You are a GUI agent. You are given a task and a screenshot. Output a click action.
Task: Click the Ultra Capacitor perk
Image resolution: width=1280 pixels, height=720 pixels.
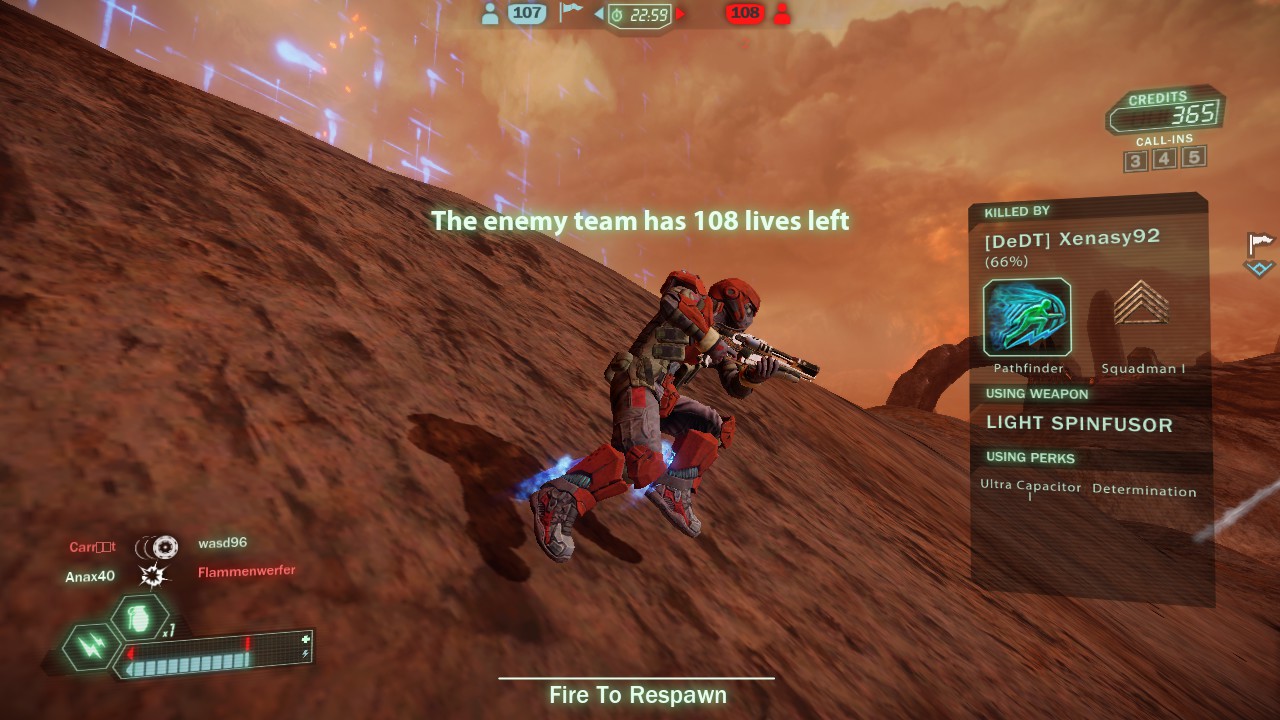1030,487
